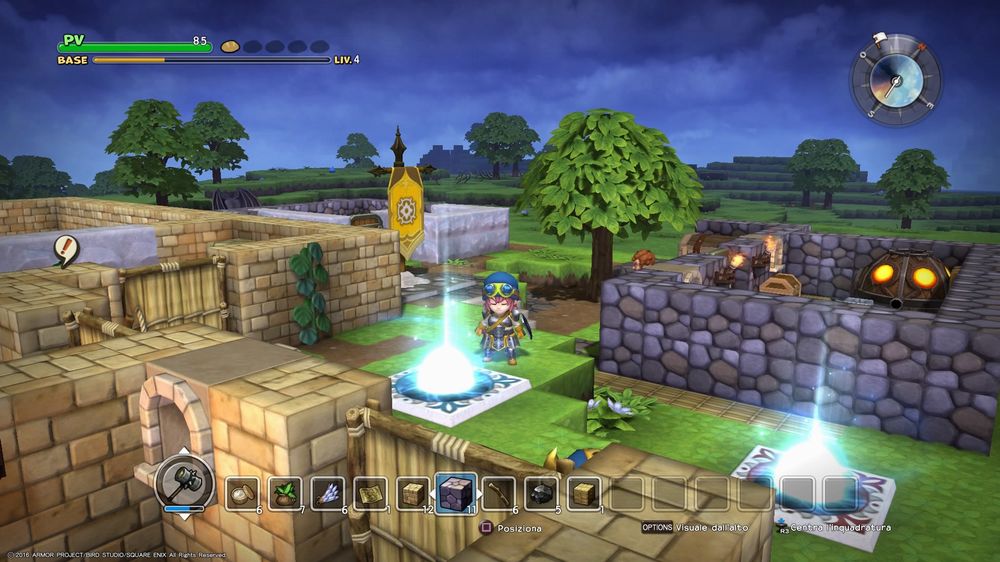Pick the parchment map item slot

(x=370, y=493)
